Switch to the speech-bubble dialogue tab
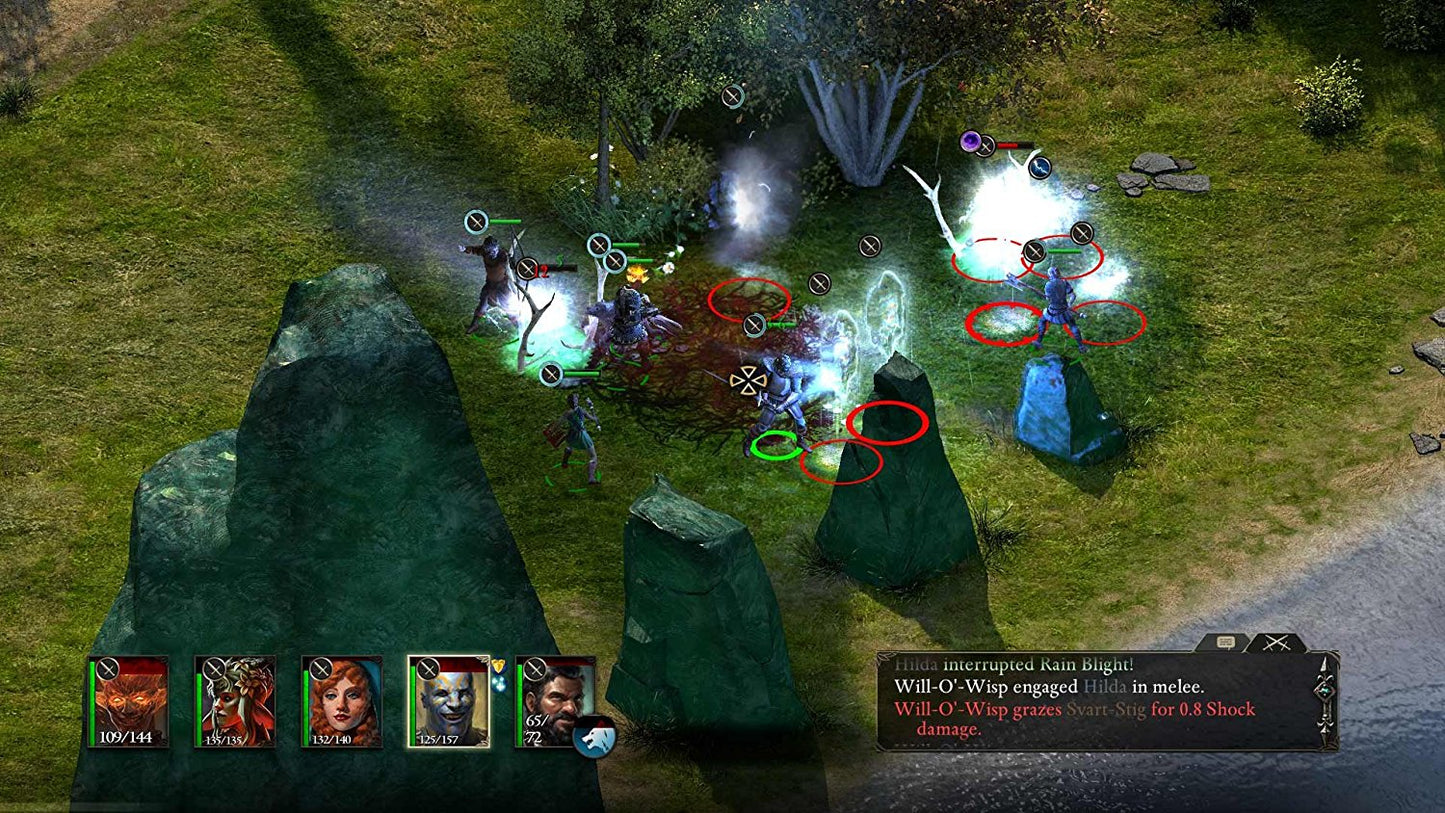The width and height of the screenshot is (1445, 813). tap(1224, 640)
